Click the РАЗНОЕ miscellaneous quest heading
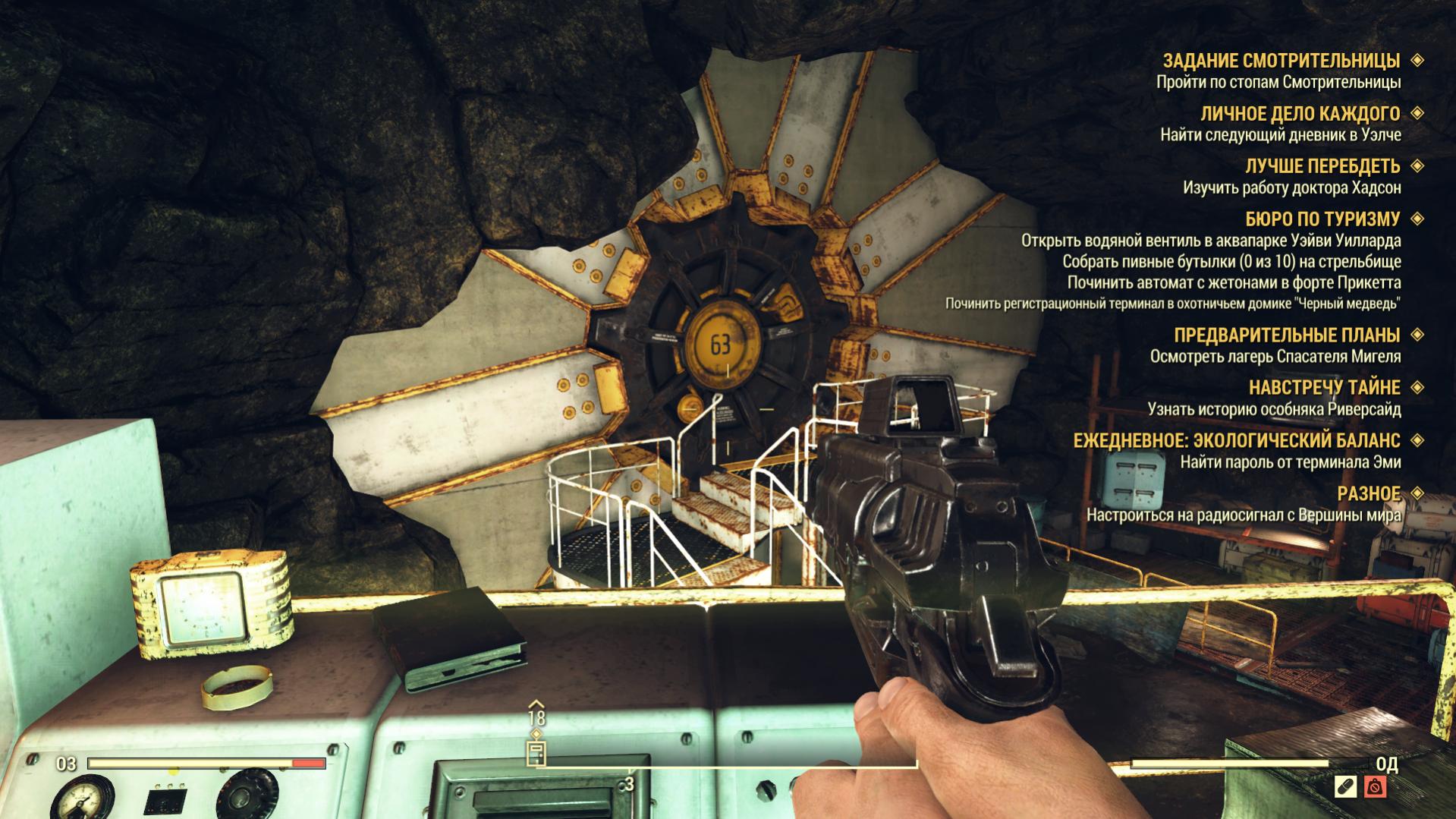The image size is (1456, 819). tap(1368, 494)
